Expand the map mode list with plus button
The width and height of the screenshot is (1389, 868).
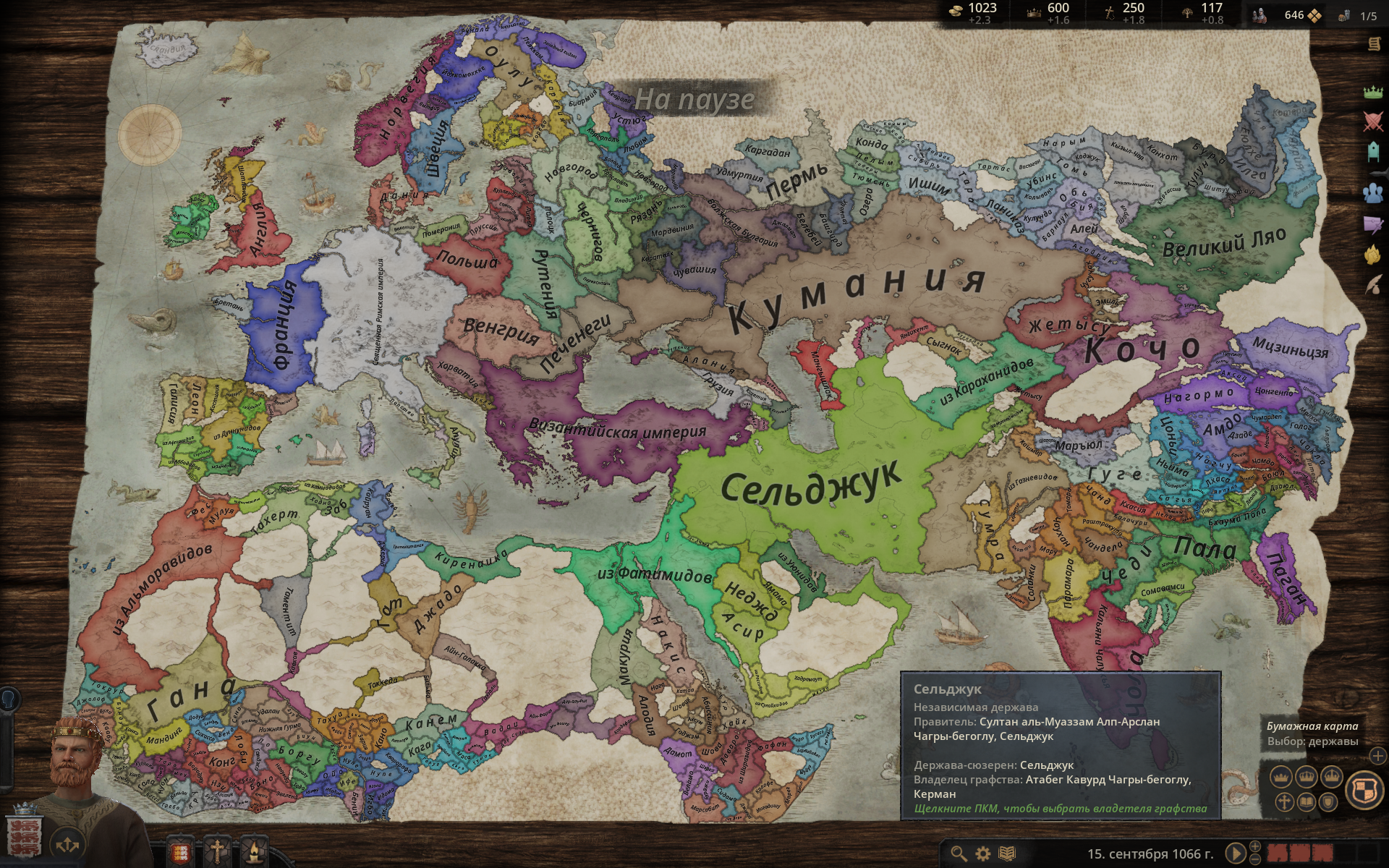pyautogui.click(x=1377, y=756)
